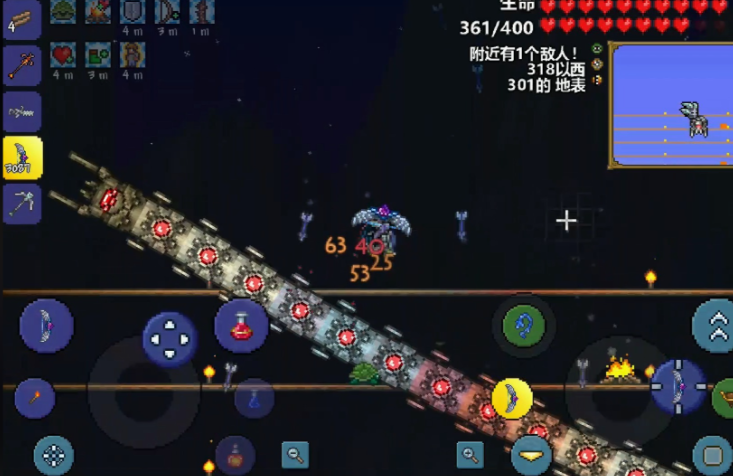733x476 pixels.
Task: Select the orange magic staff hotbar slot
Action: point(22,67)
